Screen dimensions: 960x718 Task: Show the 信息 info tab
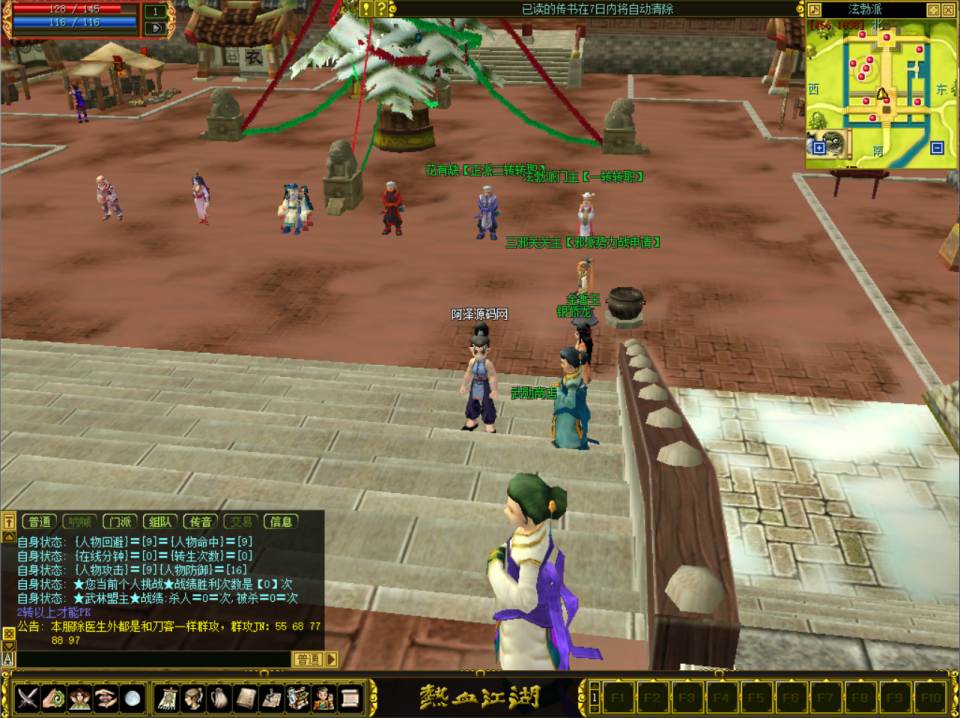click(281, 521)
